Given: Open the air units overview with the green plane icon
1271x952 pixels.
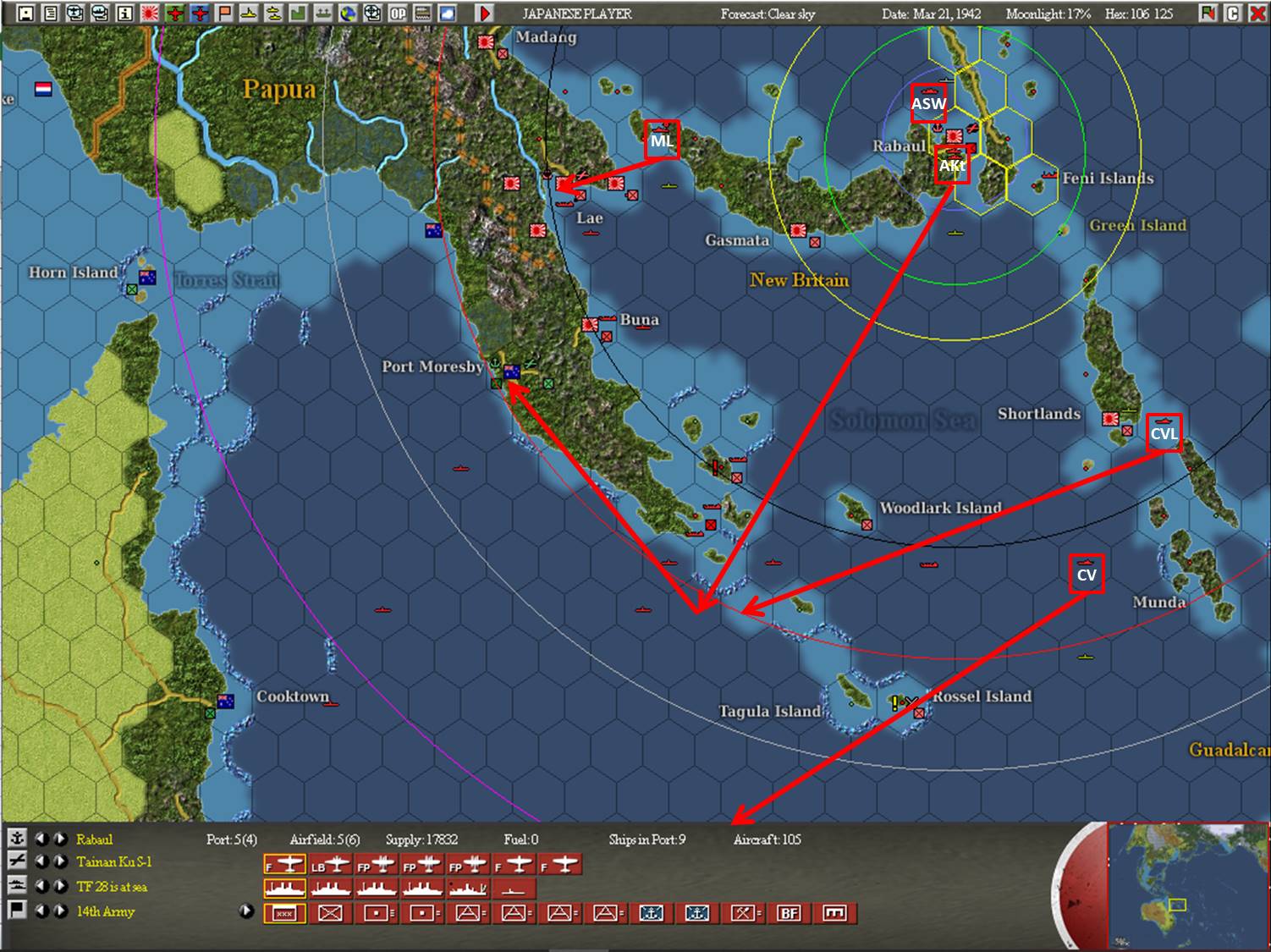Looking at the screenshot, I should (x=176, y=13).
